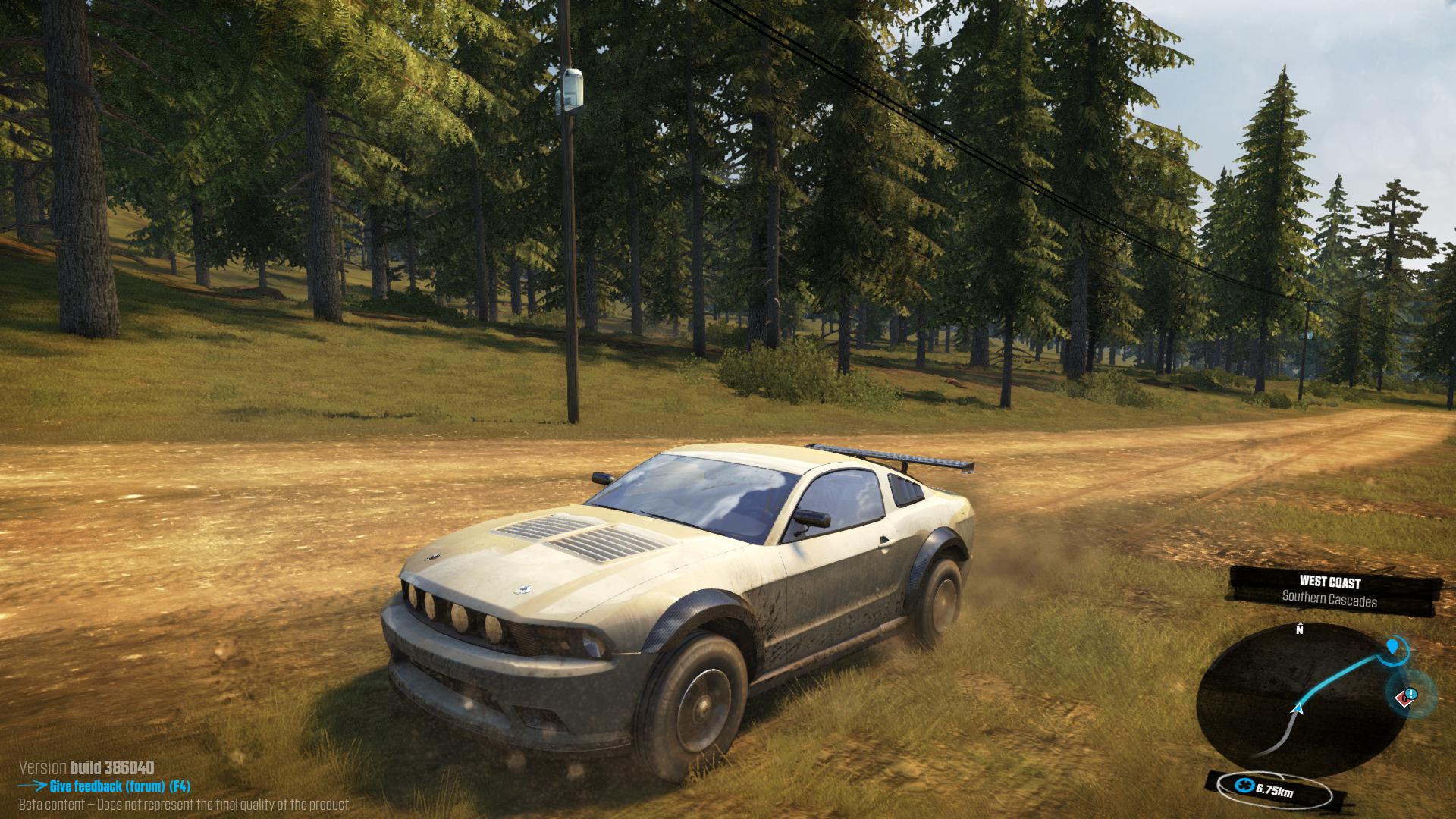Click the player arrow on the minimap

1297,708
